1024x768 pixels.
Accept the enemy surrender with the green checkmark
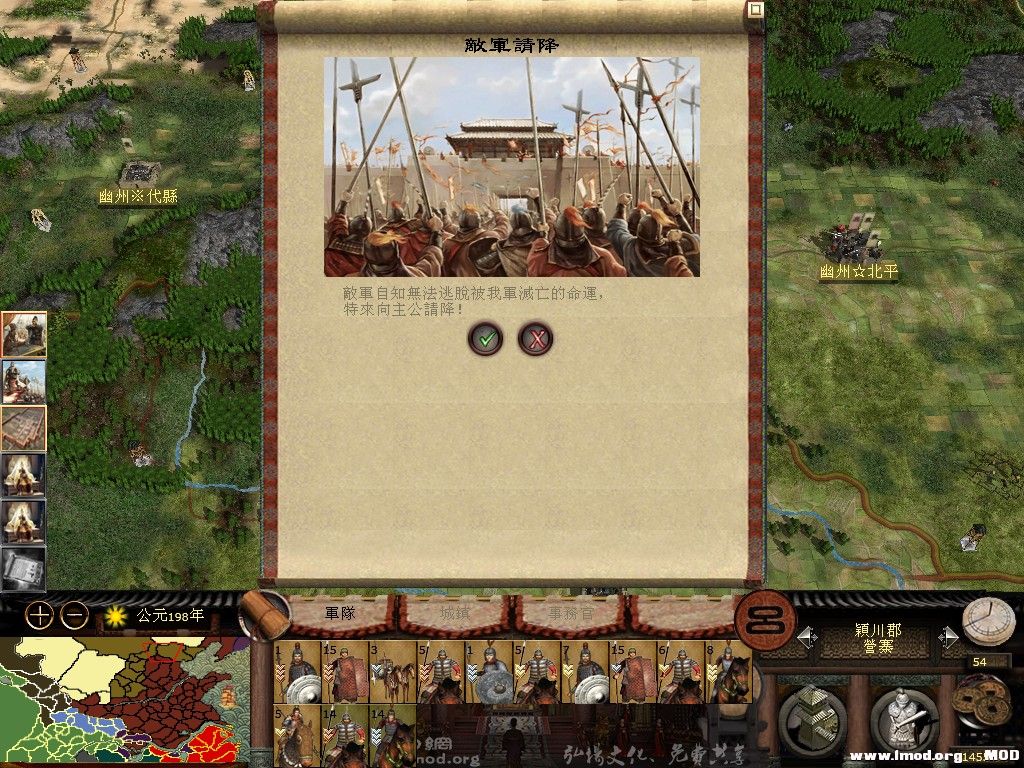(x=486, y=339)
